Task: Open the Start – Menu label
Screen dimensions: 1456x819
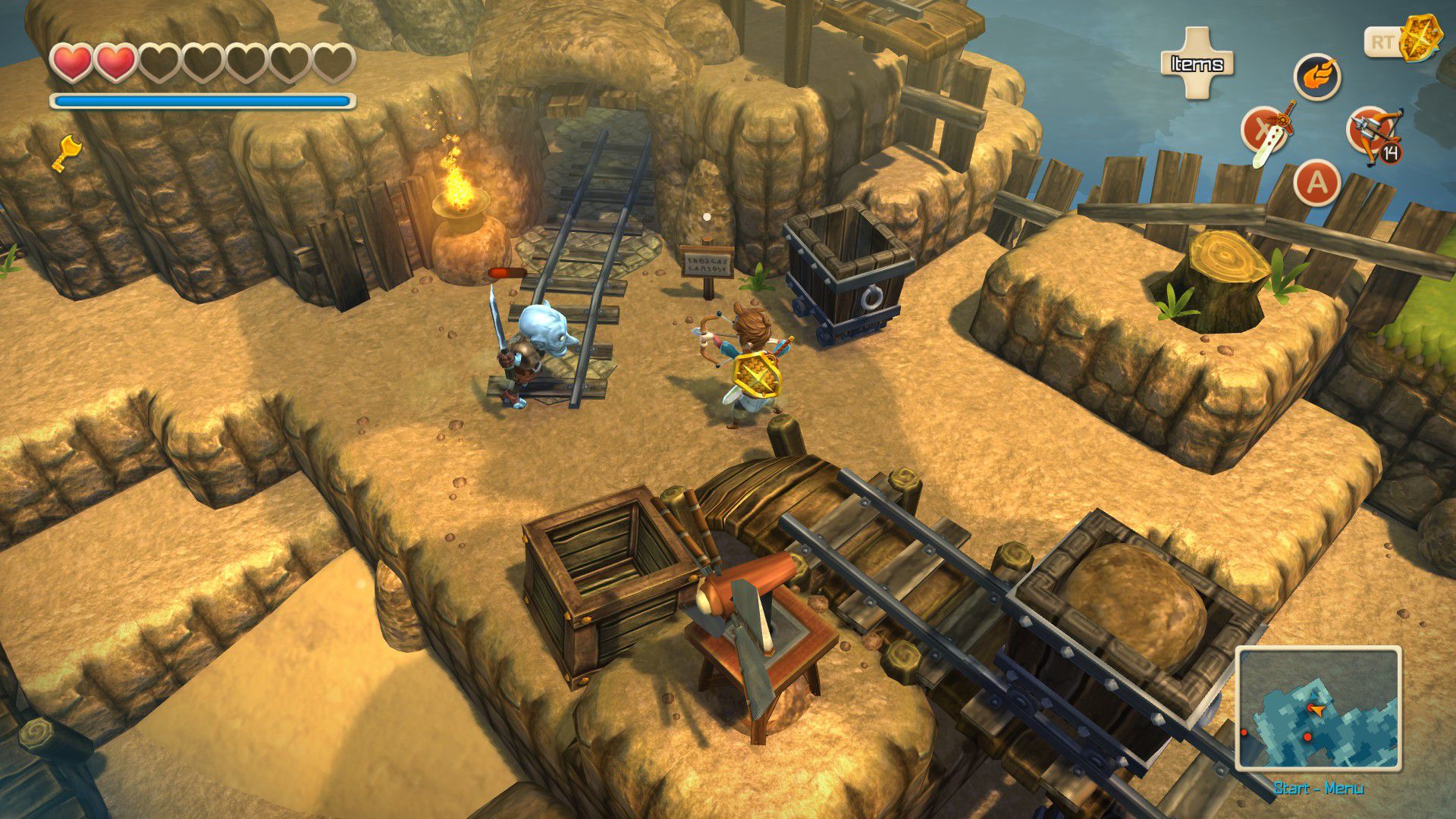Action: [1318, 789]
